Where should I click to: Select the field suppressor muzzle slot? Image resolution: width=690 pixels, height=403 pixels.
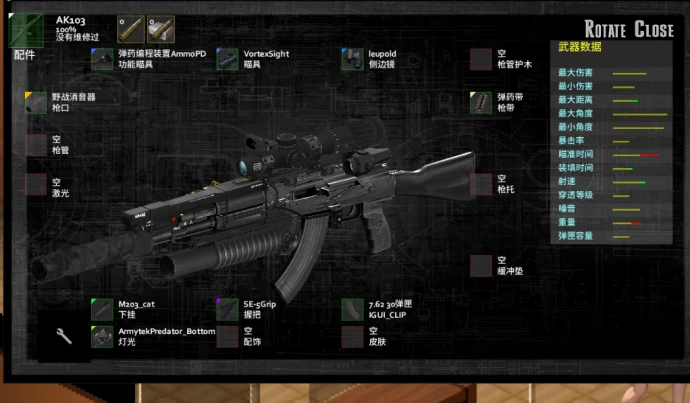click(36, 102)
